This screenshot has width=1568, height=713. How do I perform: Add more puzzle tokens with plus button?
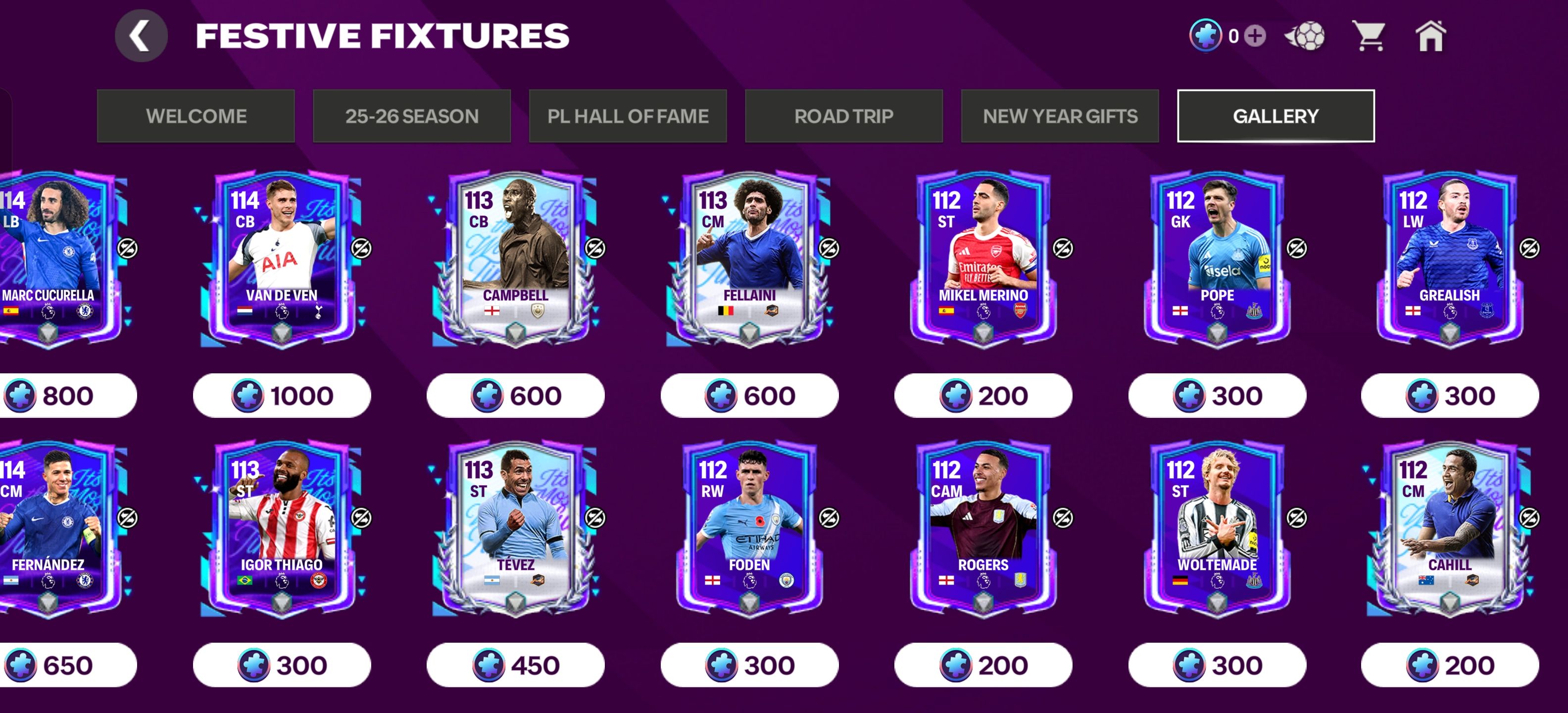(x=1255, y=36)
